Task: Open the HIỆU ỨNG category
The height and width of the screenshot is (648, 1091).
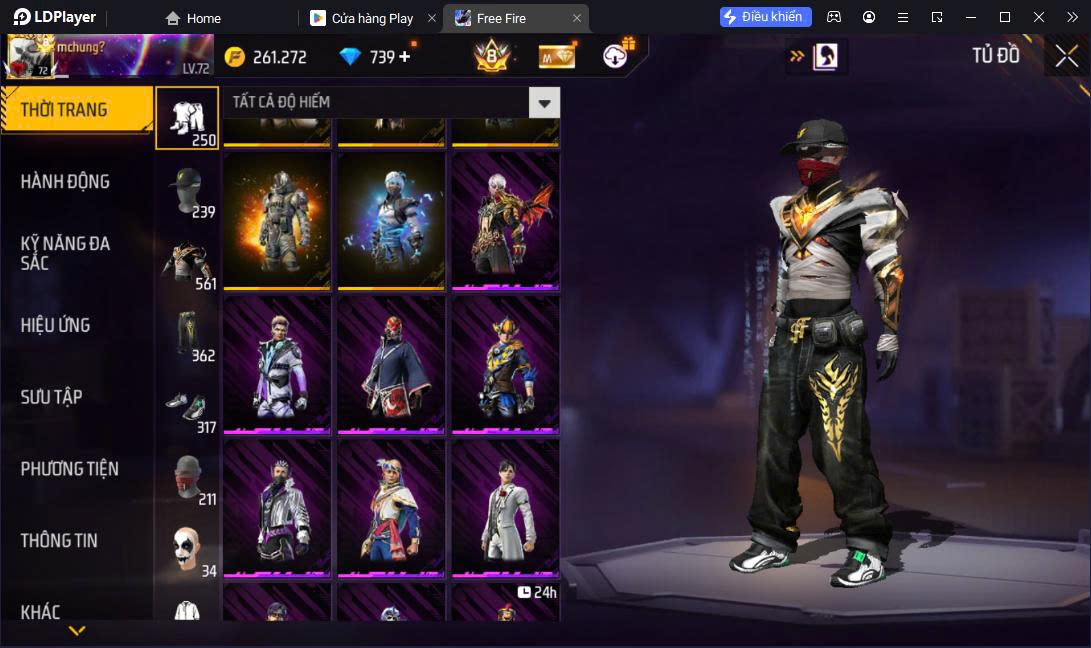Action: coord(56,325)
